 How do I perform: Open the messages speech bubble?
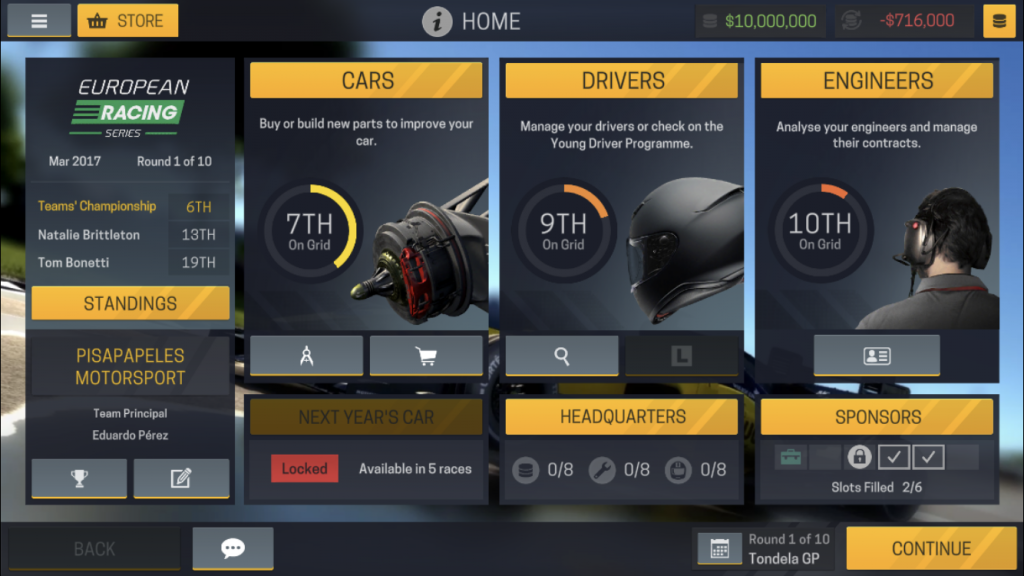click(233, 548)
